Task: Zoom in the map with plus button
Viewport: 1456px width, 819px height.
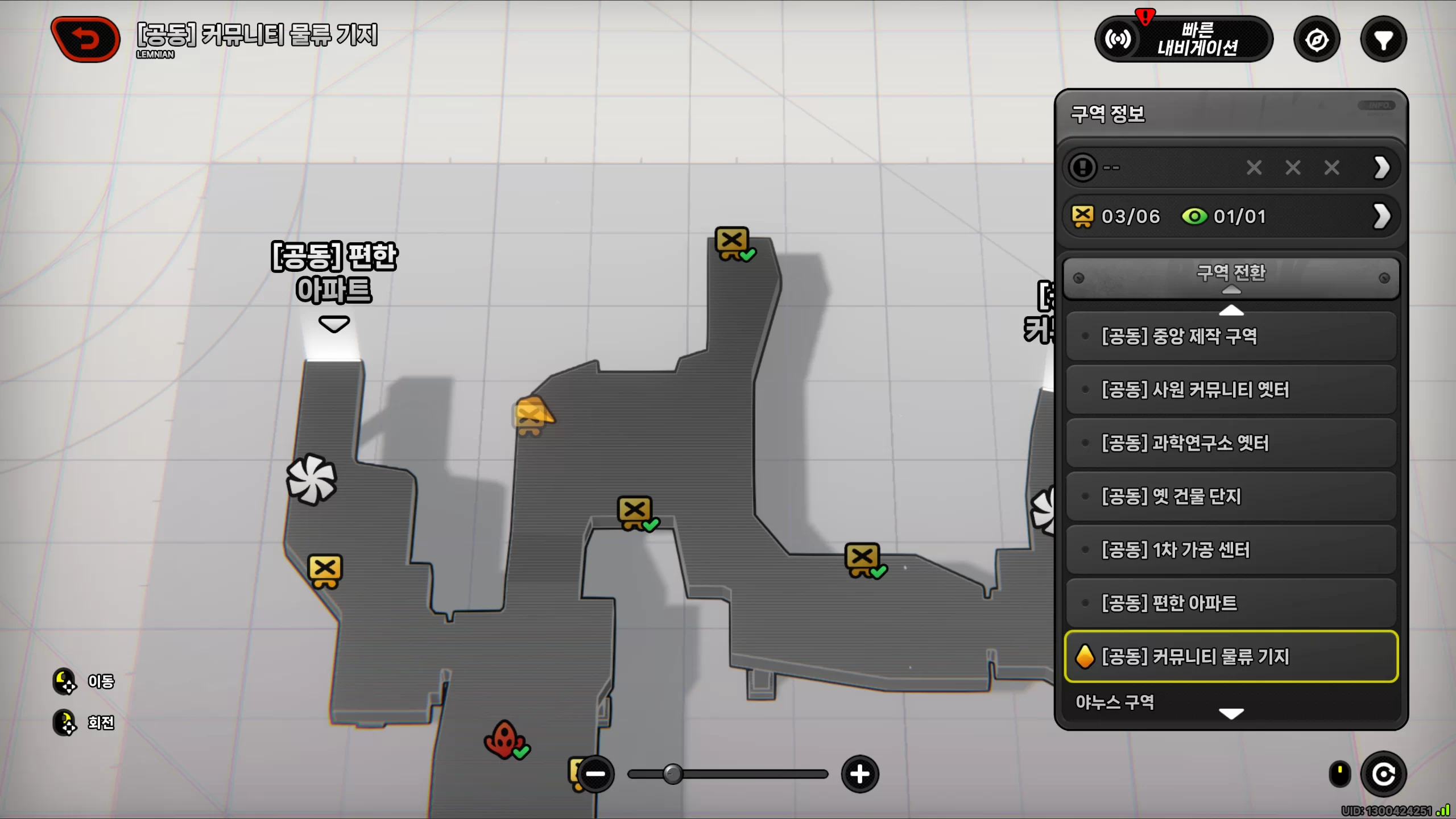Action: pyautogui.click(x=860, y=774)
